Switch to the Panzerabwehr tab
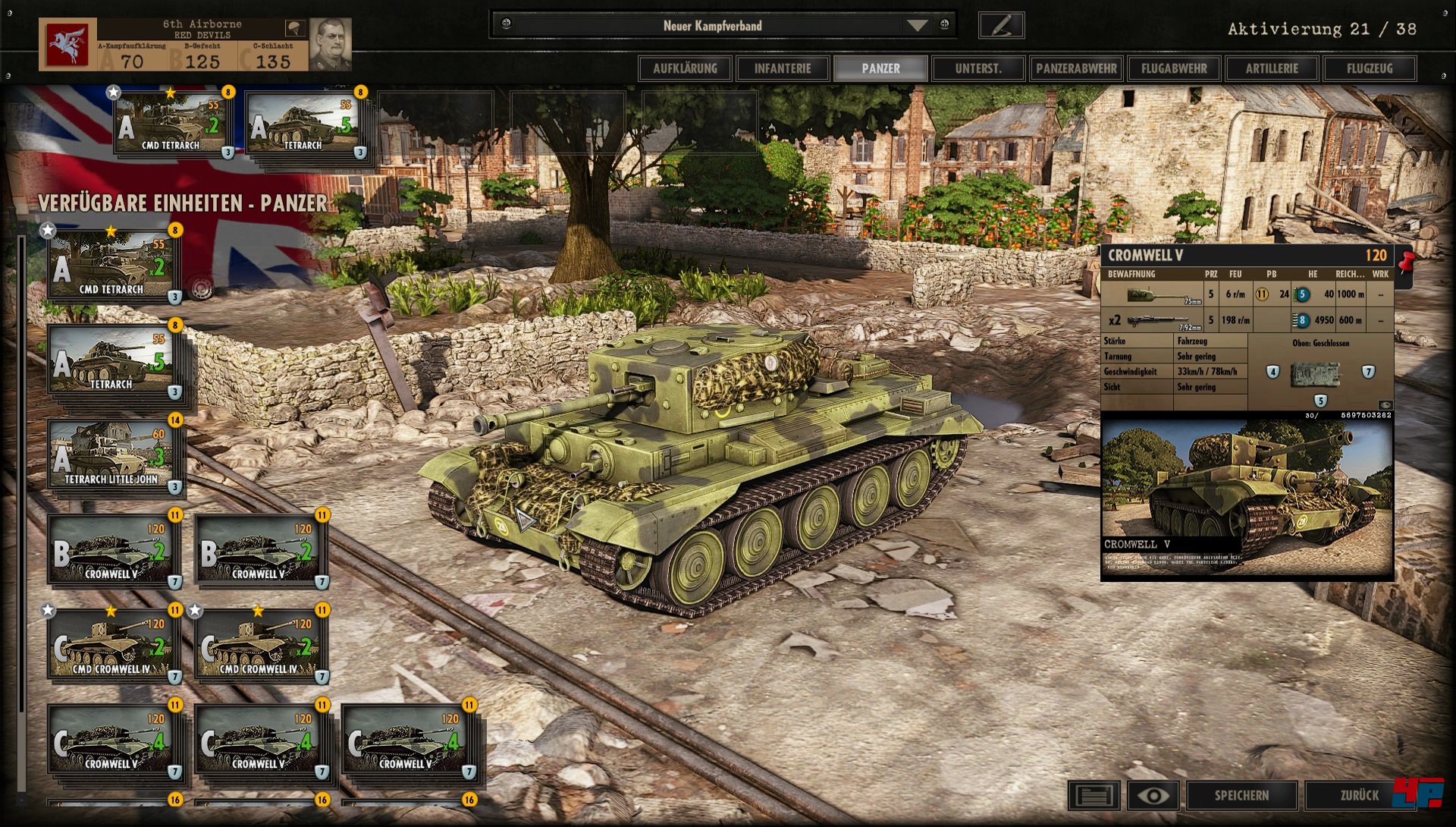 coord(1076,68)
